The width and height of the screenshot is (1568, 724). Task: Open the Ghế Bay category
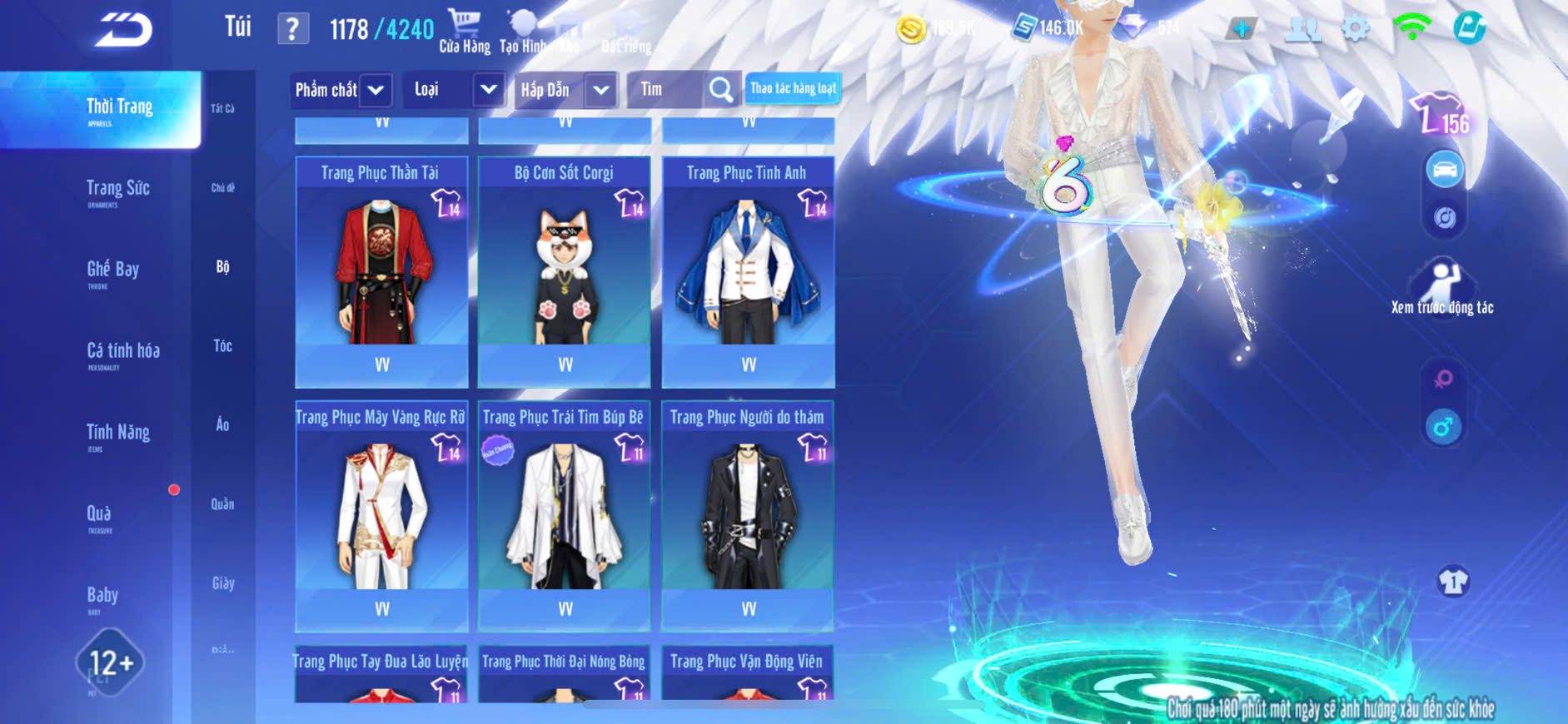click(112, 271)
